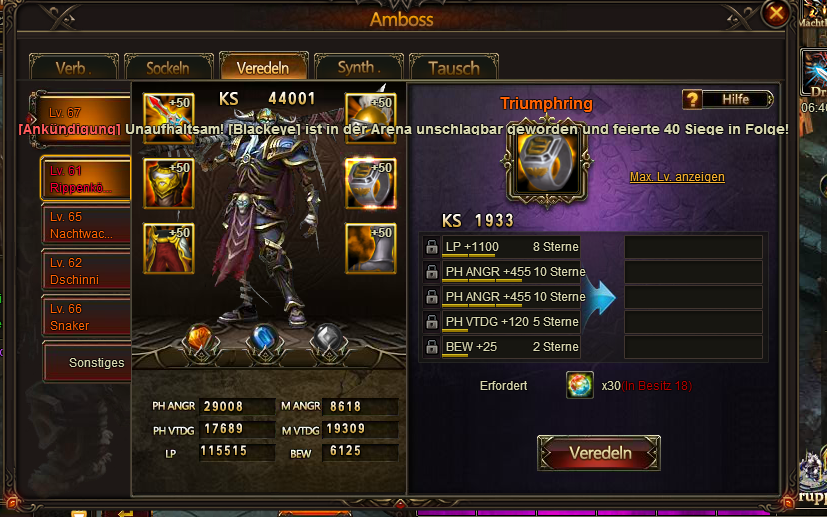Image resolution: width=827 pixels, height=517 pixels.
Task: Switch to the Synth. tab
Action: 359,68
